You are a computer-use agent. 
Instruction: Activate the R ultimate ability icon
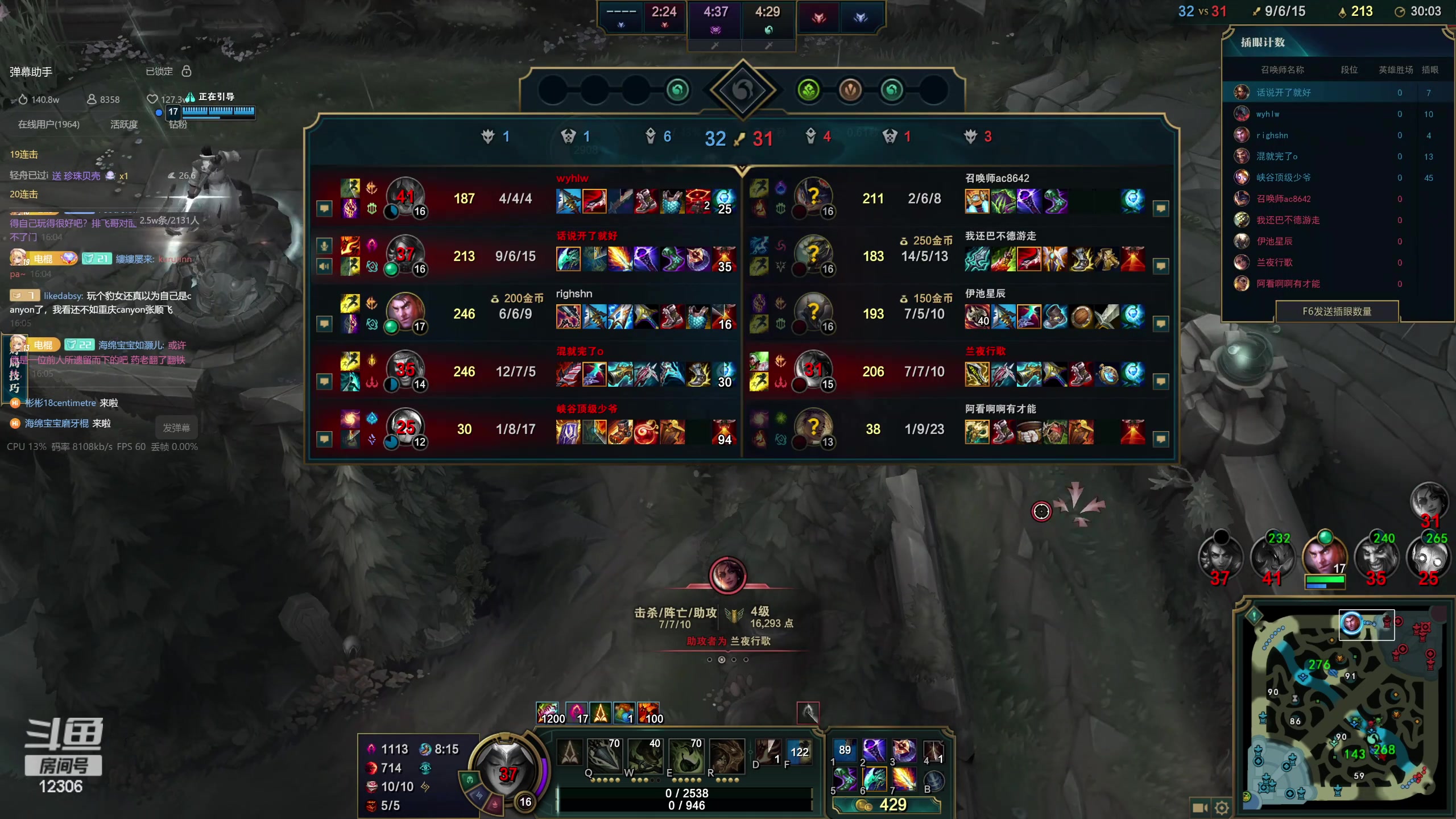pyautogui.click(x=726, y=756)
